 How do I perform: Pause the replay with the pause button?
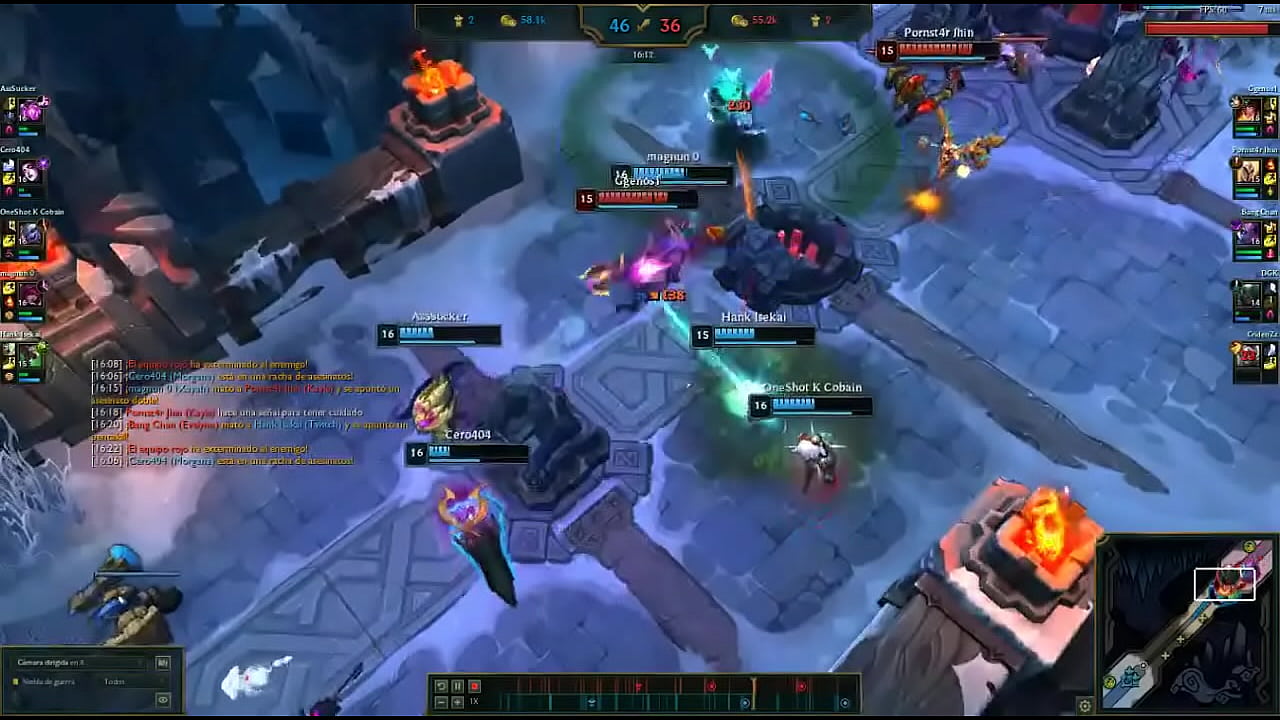[x=457, y=686]
